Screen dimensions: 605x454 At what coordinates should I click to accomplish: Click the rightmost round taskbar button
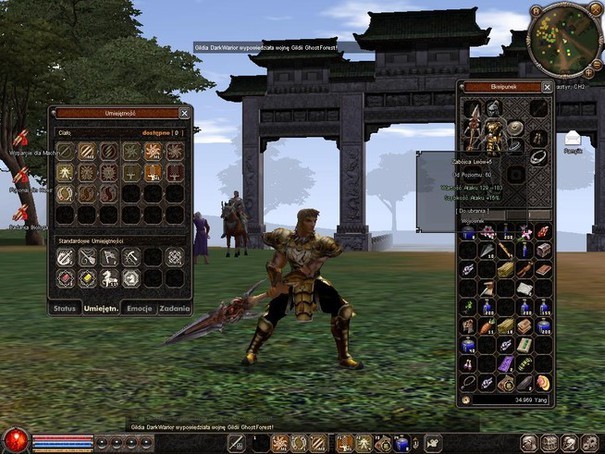(592, 441)
